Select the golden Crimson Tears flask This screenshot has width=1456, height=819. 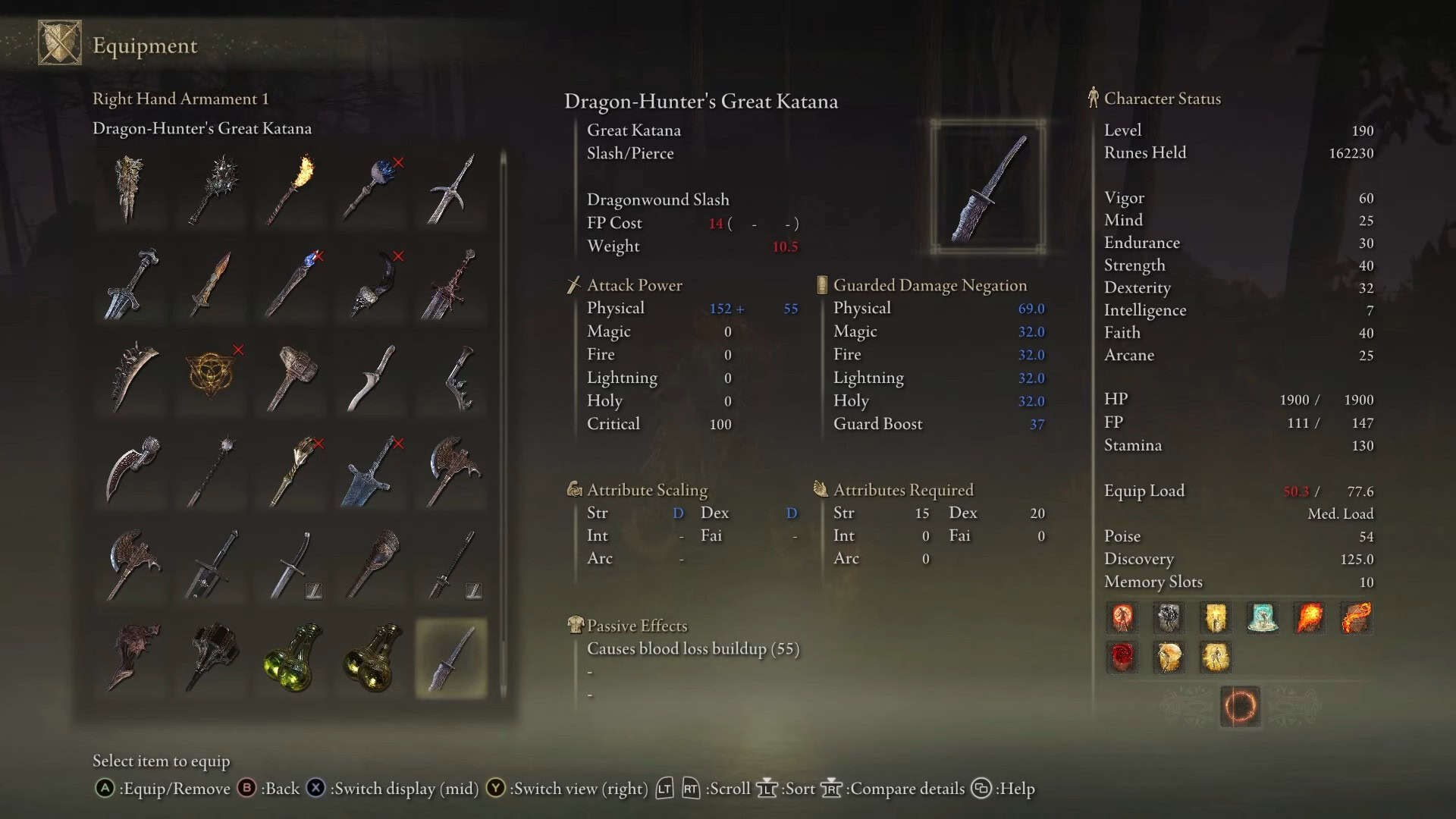(371, 657)
